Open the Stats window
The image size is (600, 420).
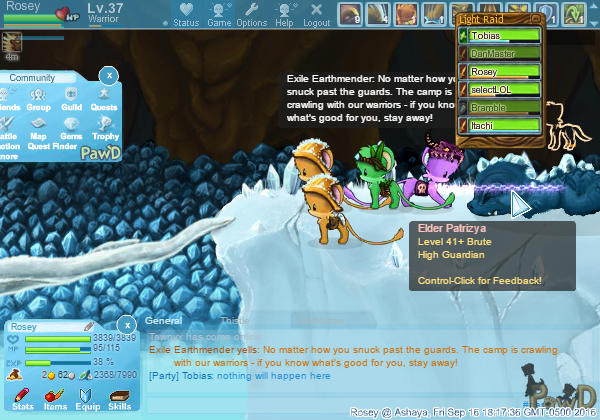[23, 398]
